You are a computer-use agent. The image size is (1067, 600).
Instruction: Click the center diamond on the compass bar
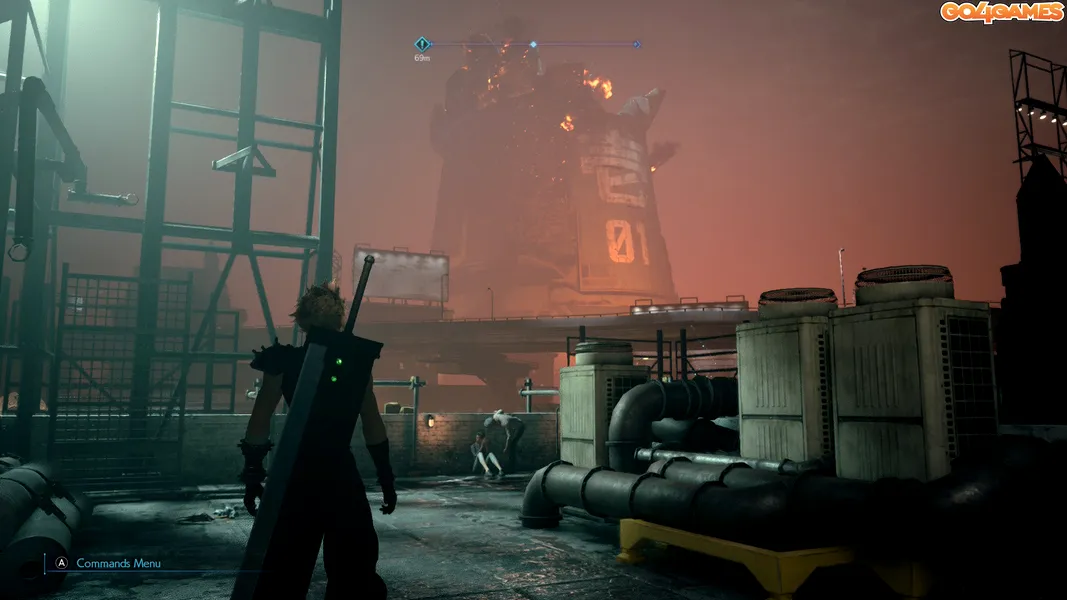click(x=533, y=44)
